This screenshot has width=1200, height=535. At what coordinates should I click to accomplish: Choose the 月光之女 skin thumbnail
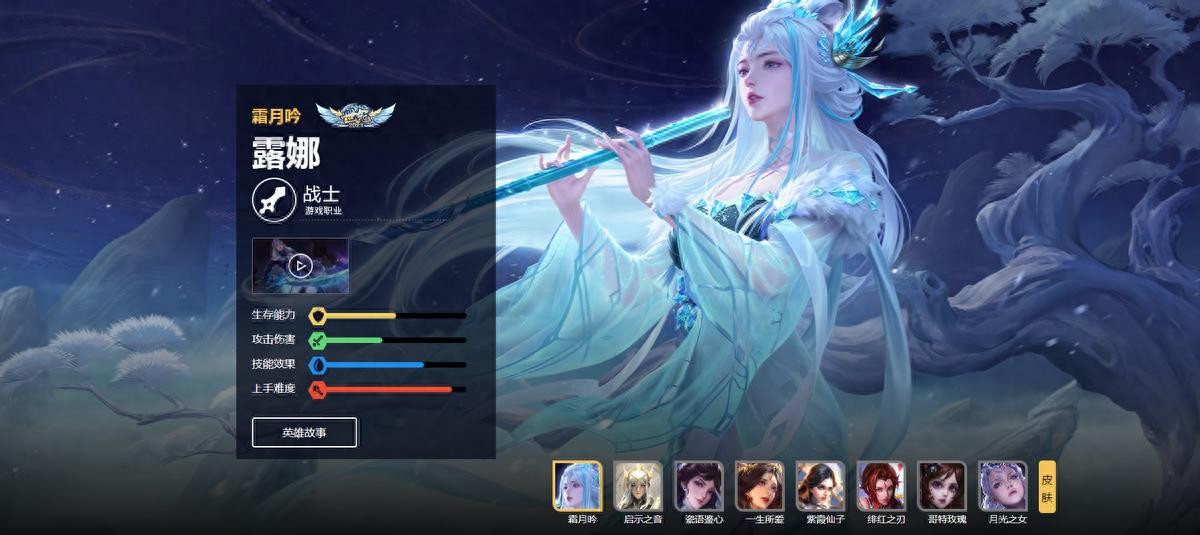coord(1003,486)
